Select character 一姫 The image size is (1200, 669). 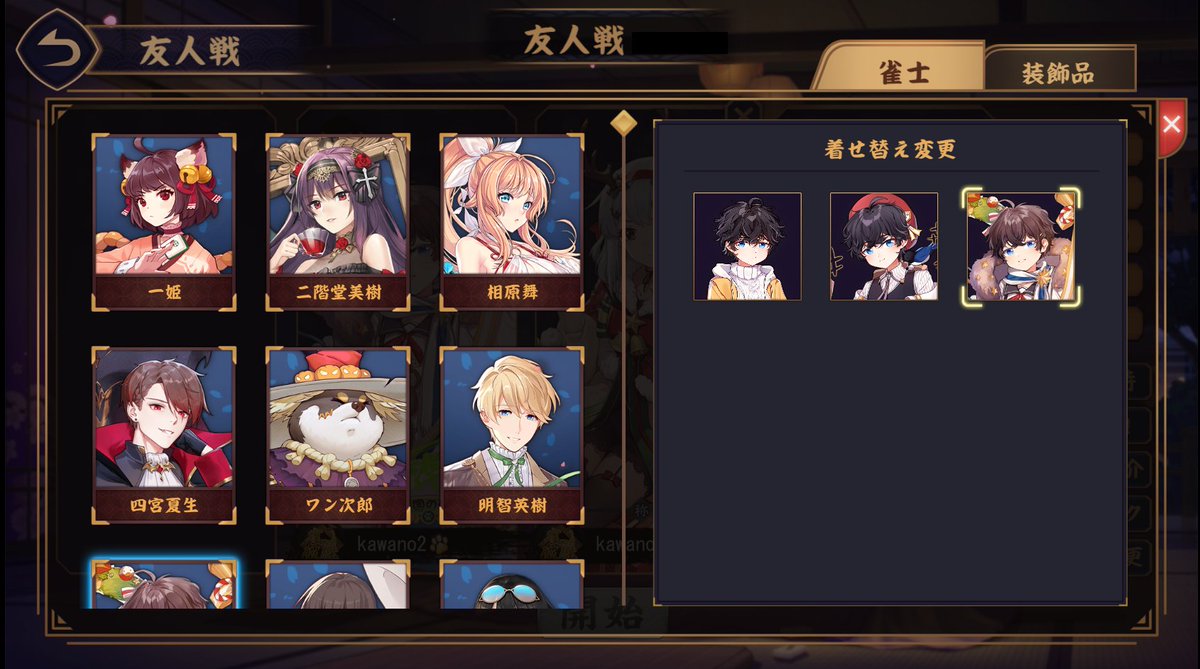point(164,221)
